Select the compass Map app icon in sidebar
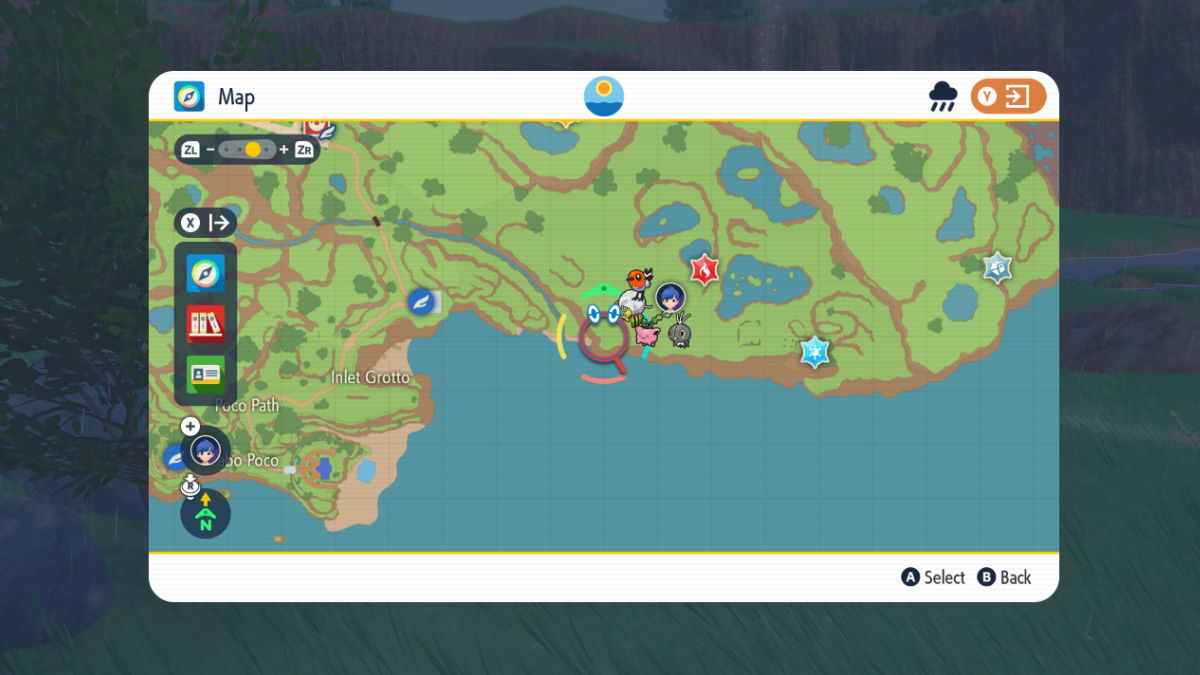Screen dimensions: 1200x675 tap(205, 272)
